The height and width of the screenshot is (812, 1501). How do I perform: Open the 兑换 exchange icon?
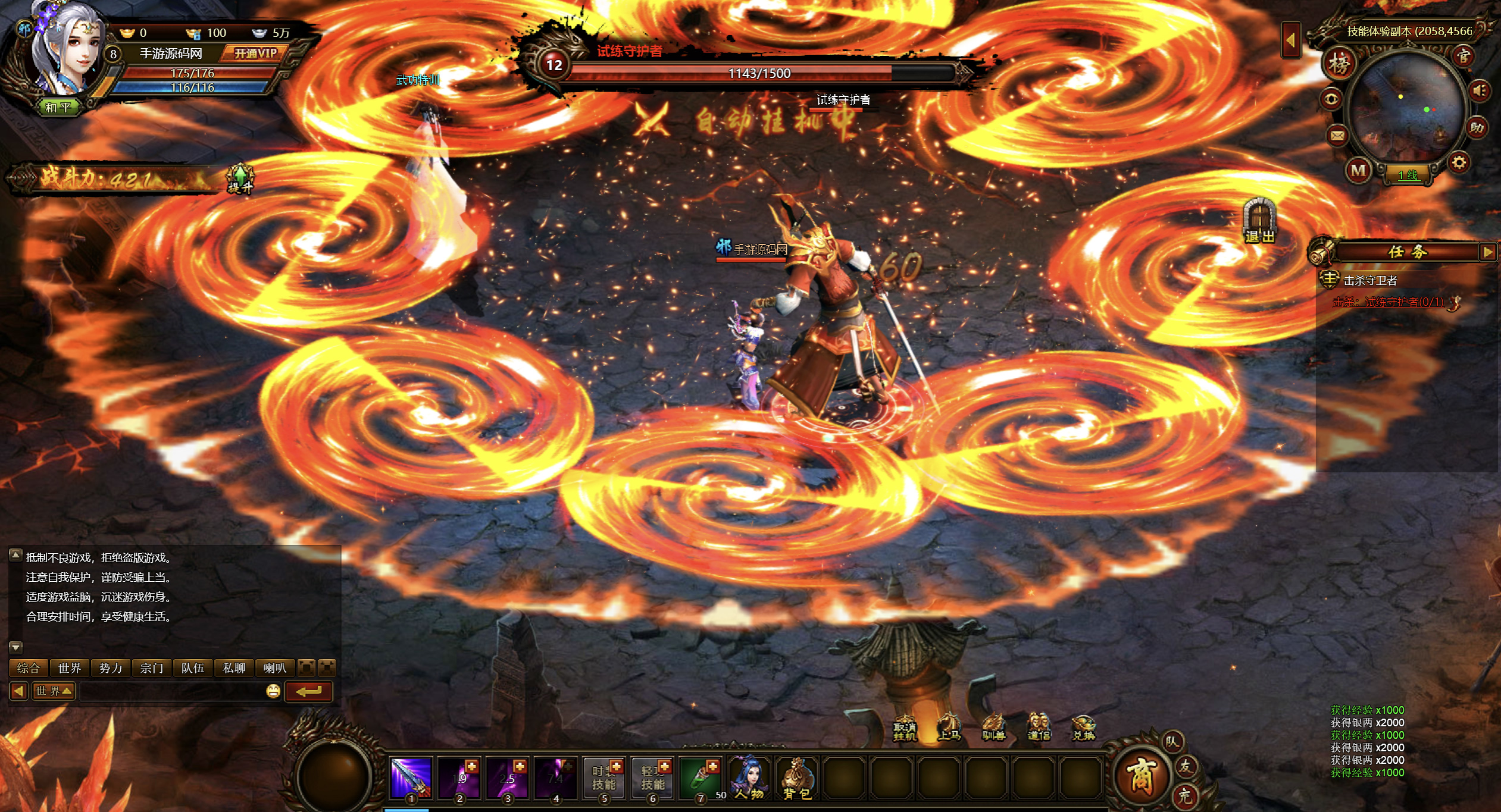tap(1083, 728)
